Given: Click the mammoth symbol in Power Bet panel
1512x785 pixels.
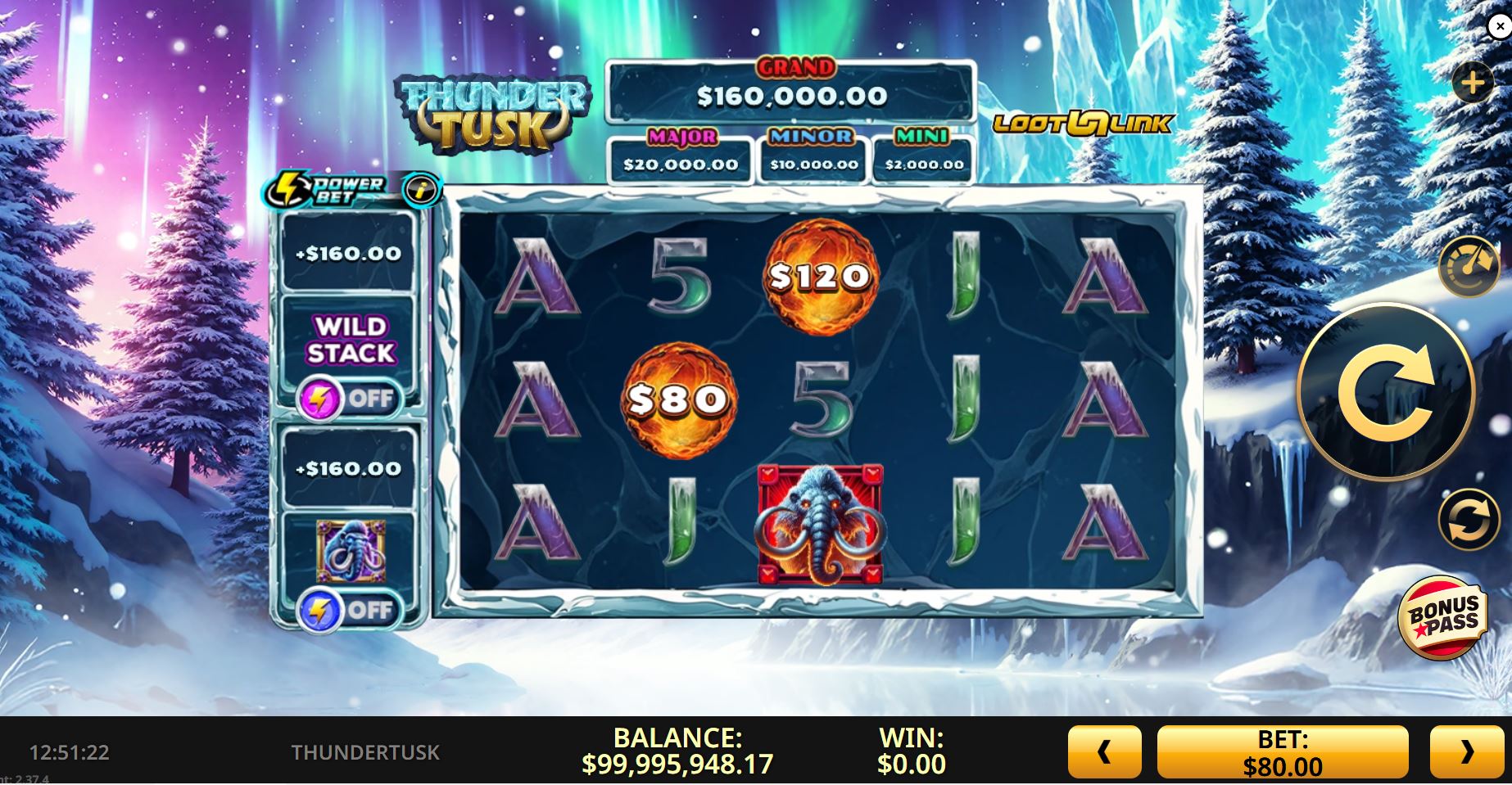Looking at the screenshot, I should click(349, 553).
